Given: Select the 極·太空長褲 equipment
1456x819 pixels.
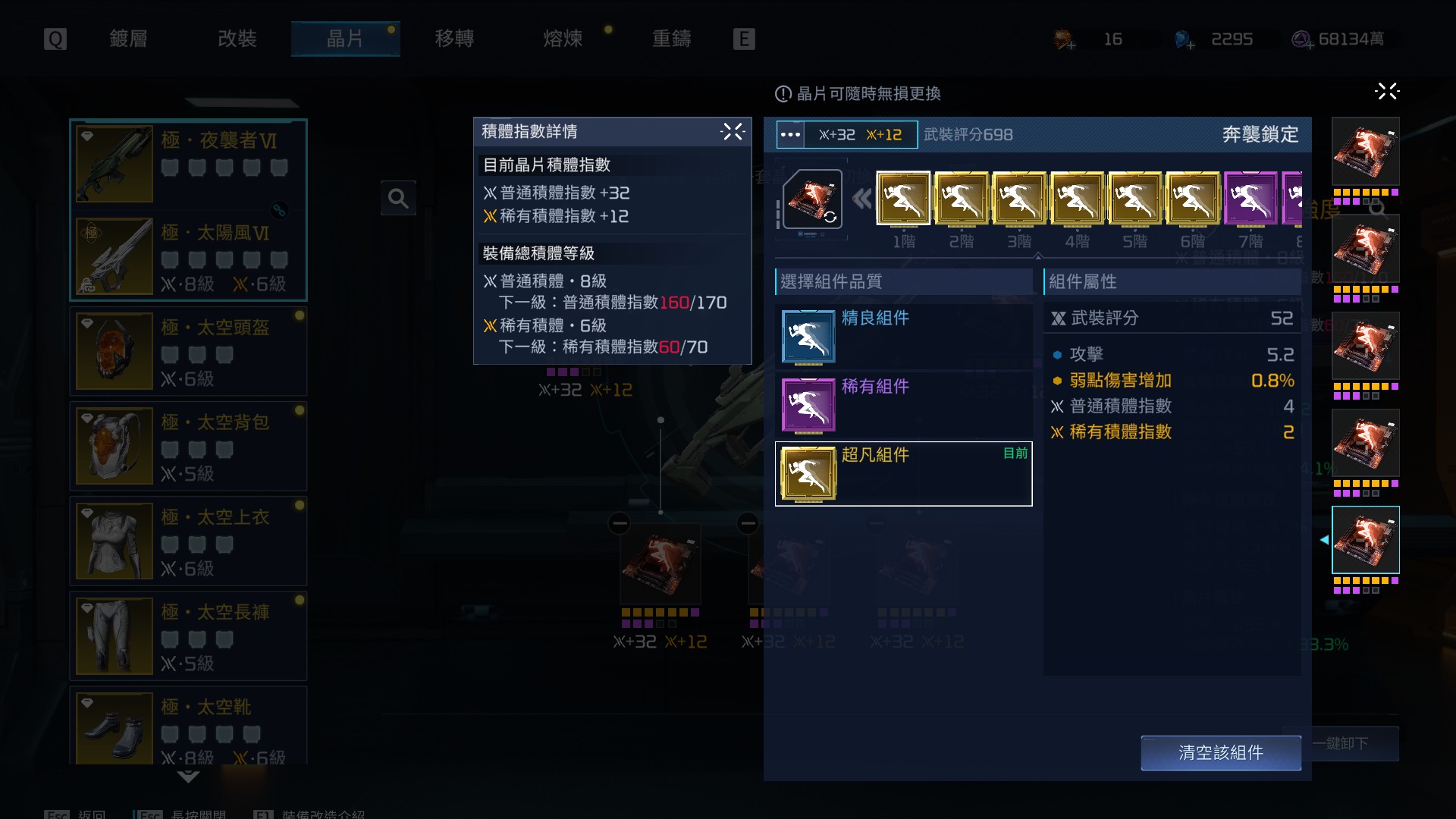Looking at the screenshot, I should coord(188,636).
